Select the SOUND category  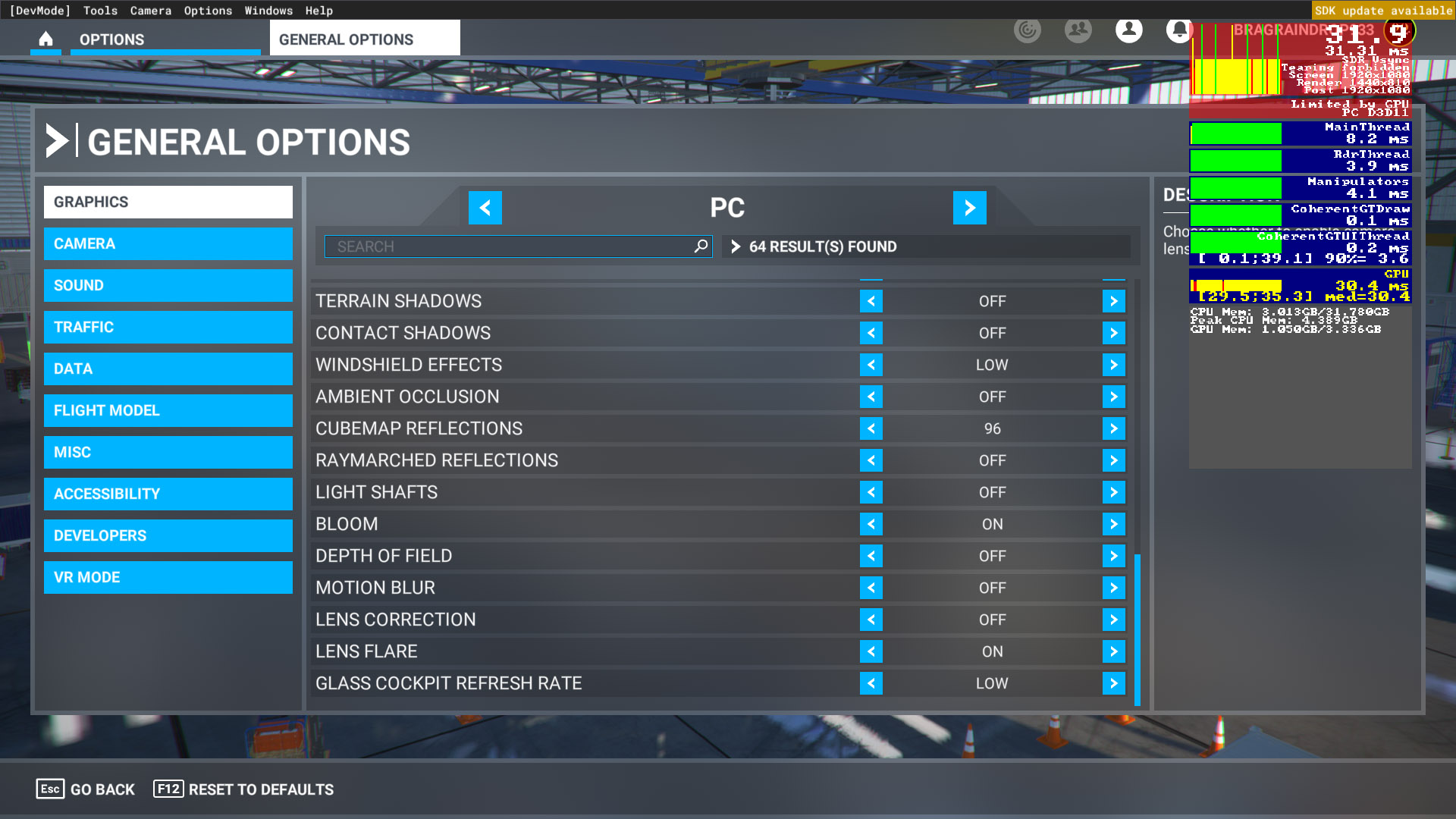(168, 286)
